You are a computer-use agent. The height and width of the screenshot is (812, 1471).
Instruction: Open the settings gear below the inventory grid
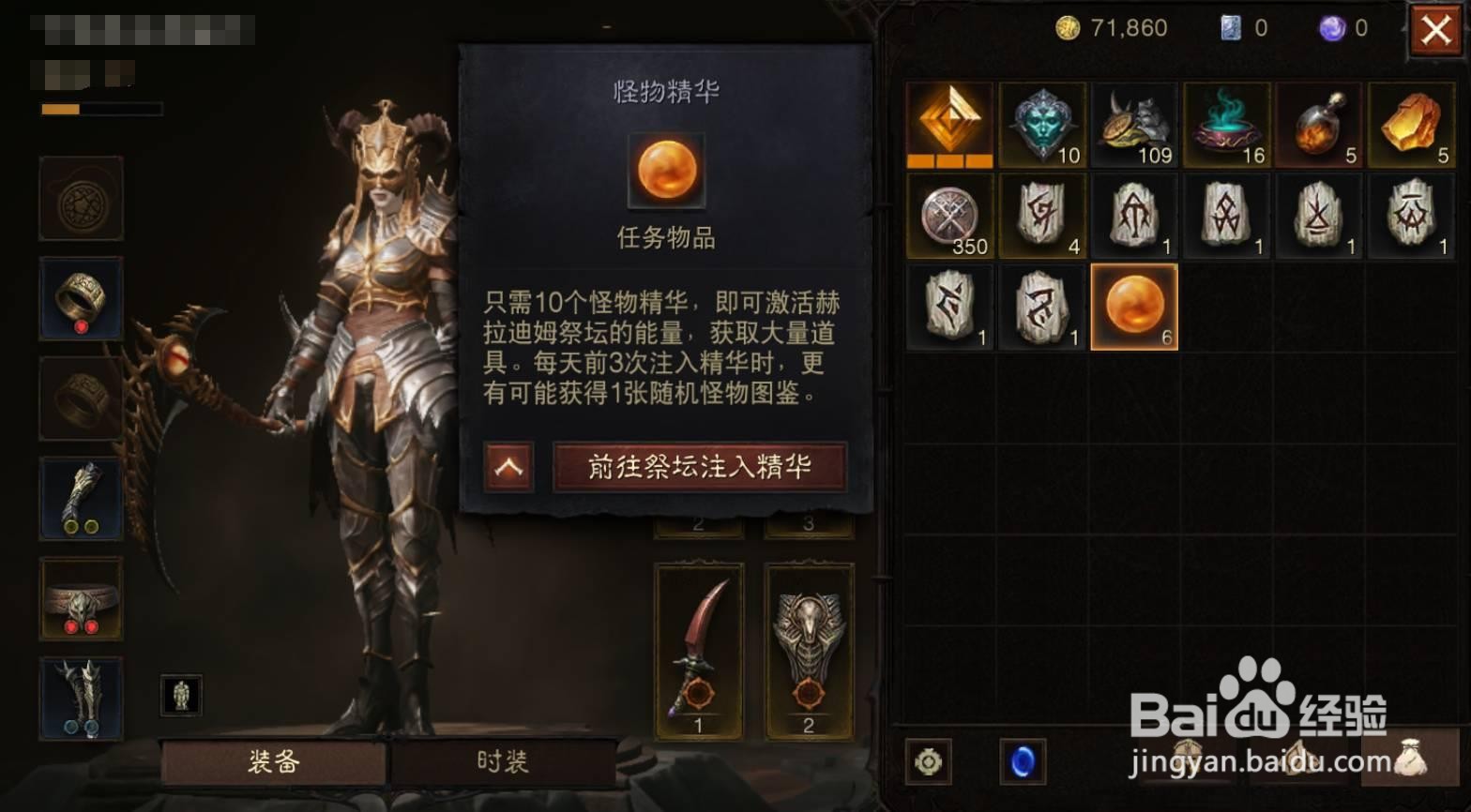click(927, 762)
